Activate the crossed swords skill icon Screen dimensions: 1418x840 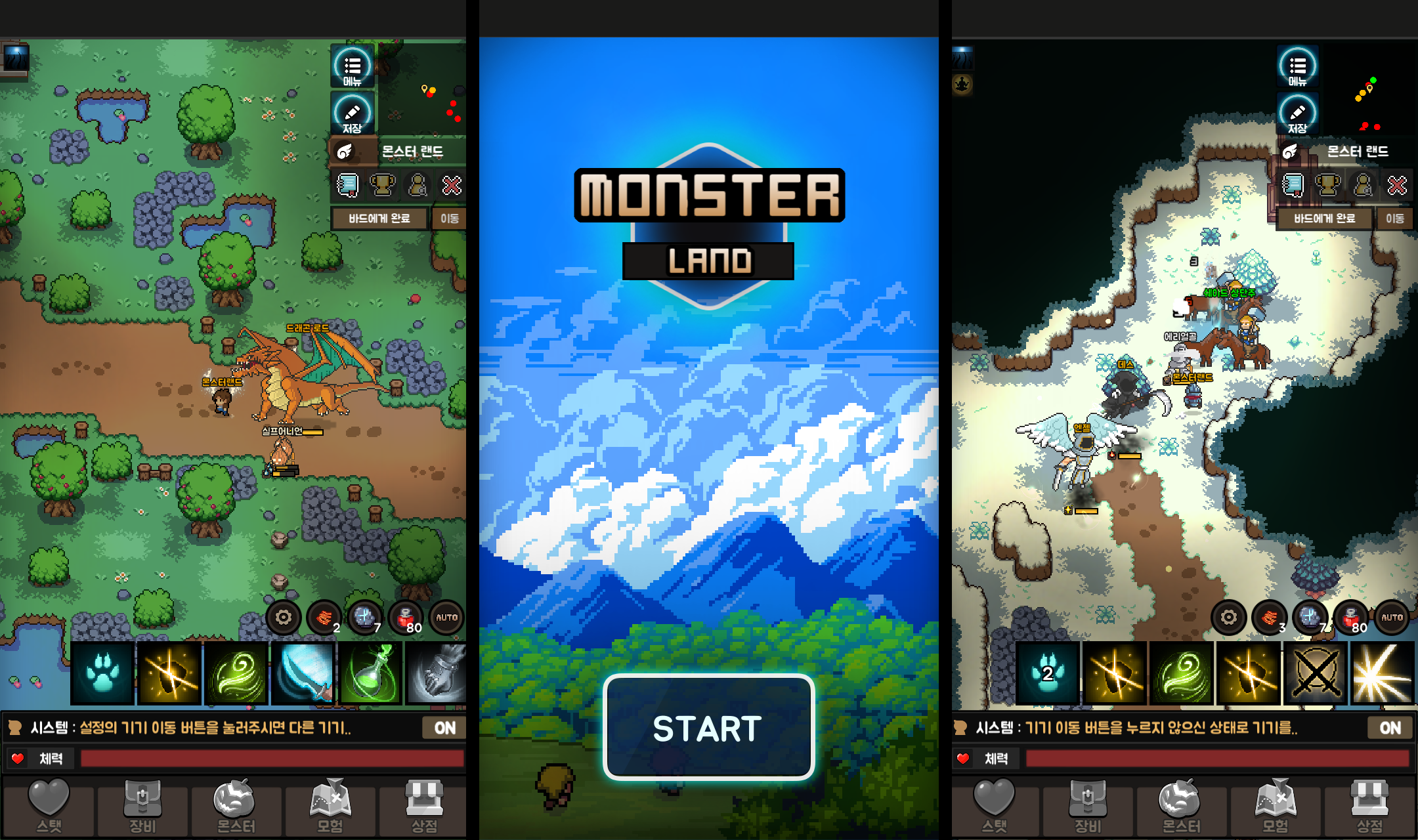coord(1315,673)
